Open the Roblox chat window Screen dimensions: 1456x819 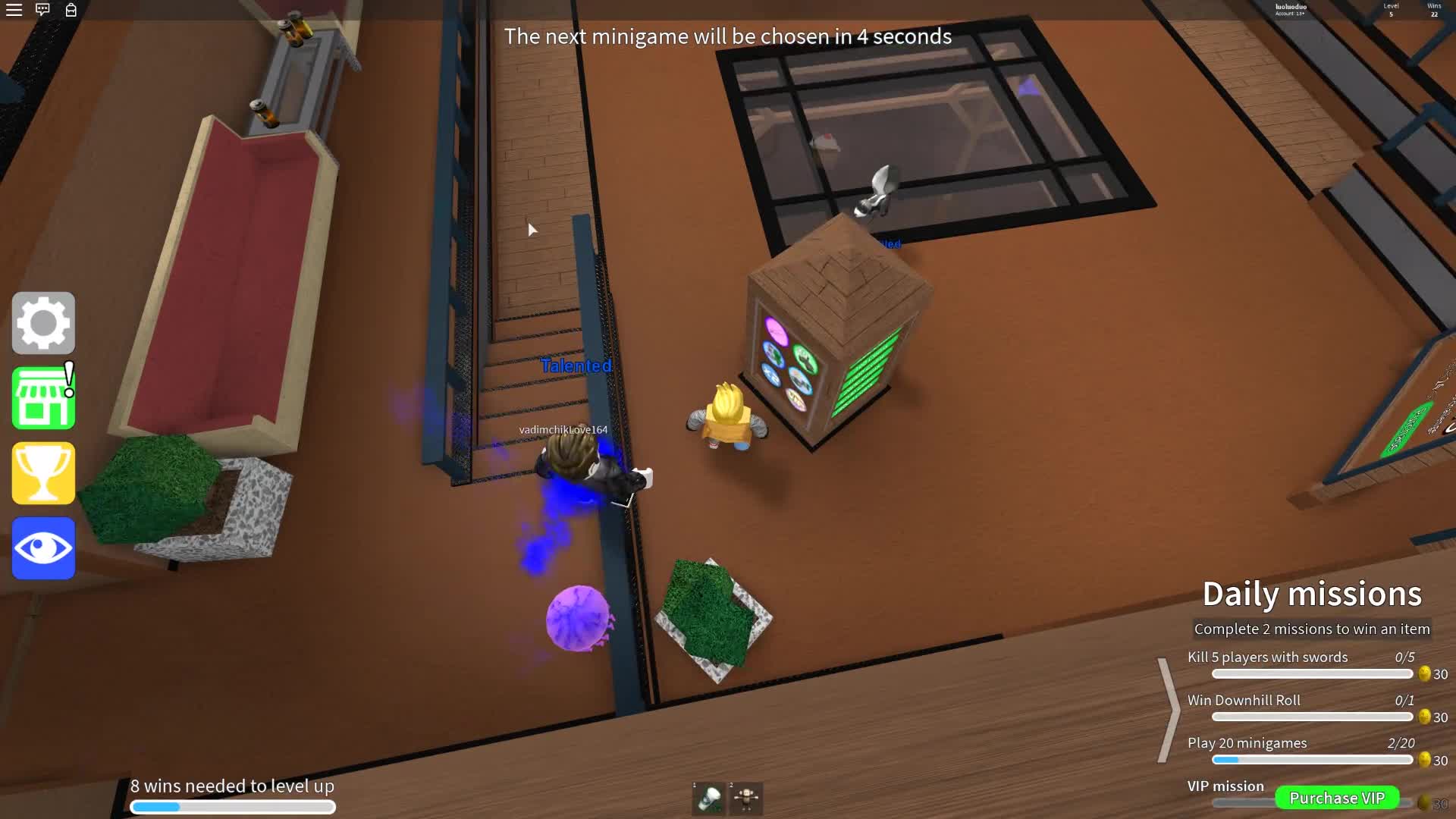coord(42,10)
